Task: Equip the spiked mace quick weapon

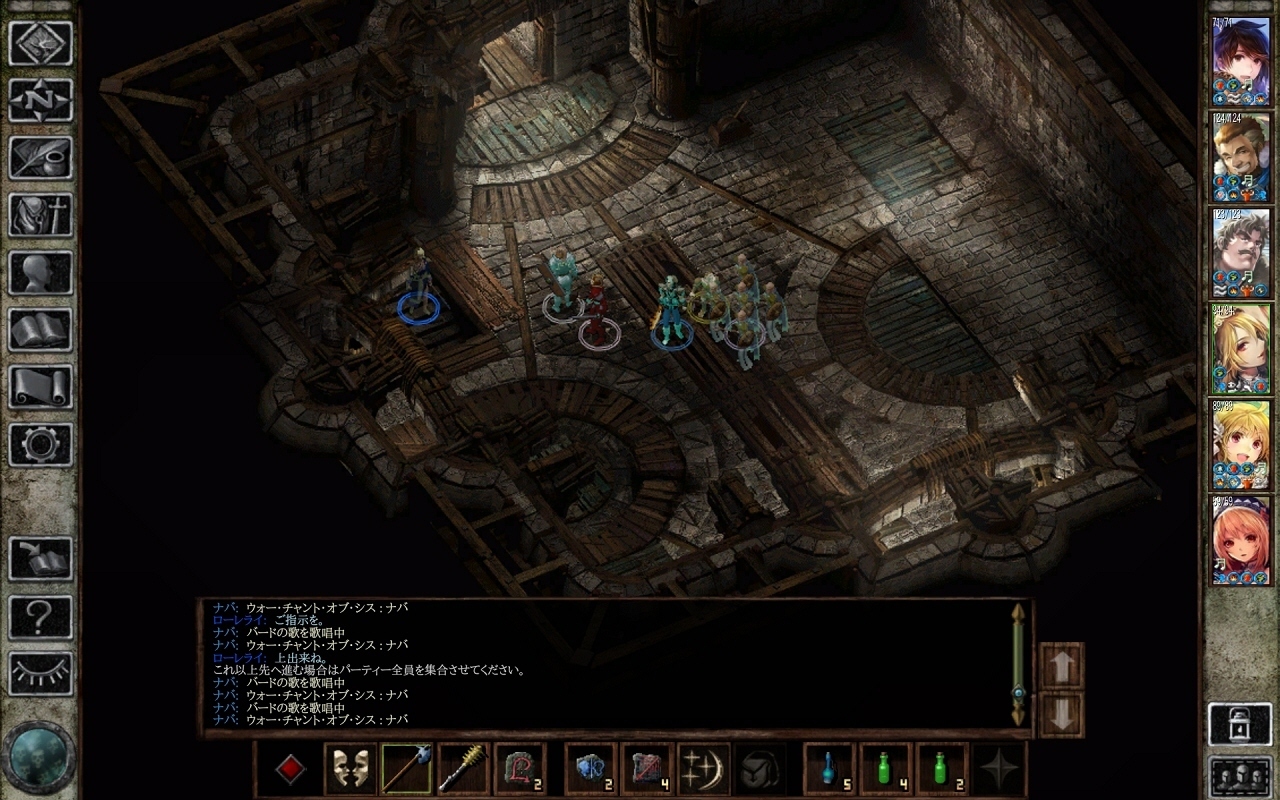Action: point(463,770)
